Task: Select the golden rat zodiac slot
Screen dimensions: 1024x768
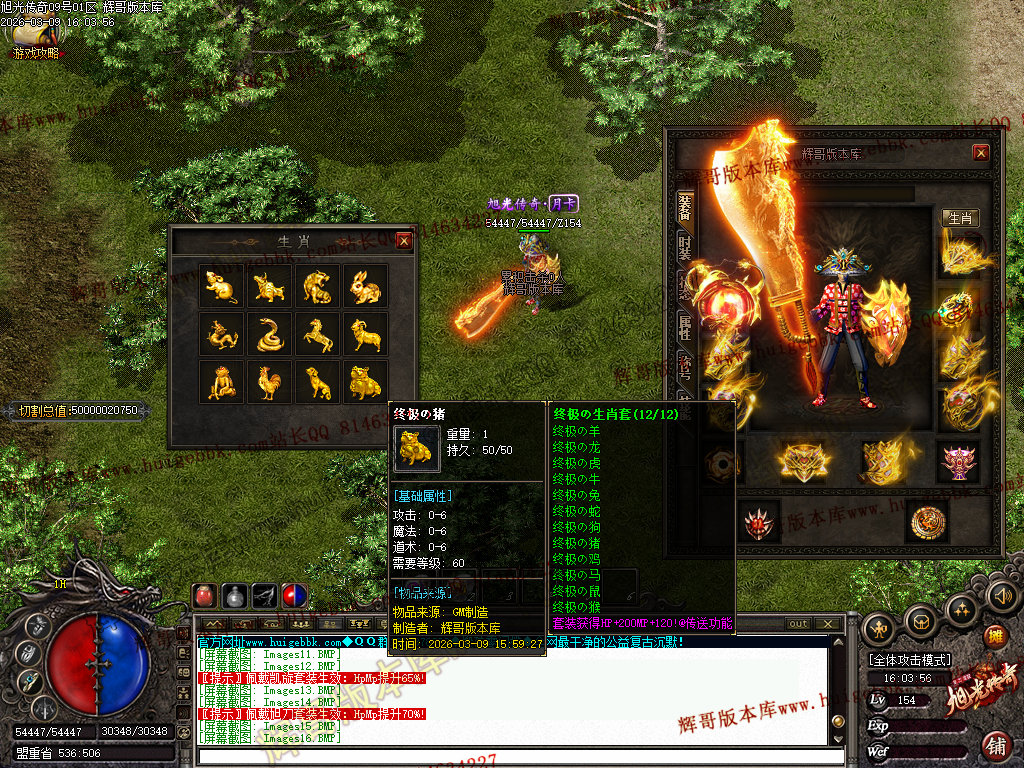Action: point(221,287)
